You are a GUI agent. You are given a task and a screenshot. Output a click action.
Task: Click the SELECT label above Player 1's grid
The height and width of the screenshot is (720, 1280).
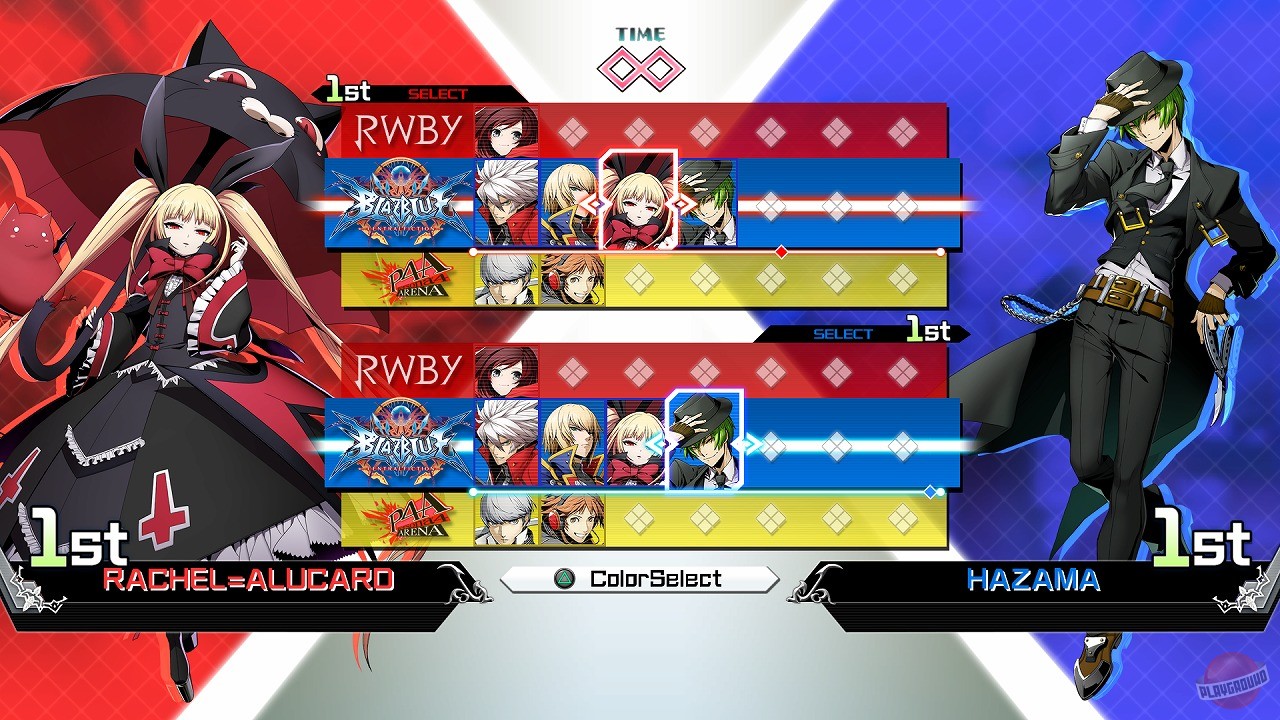437,92
